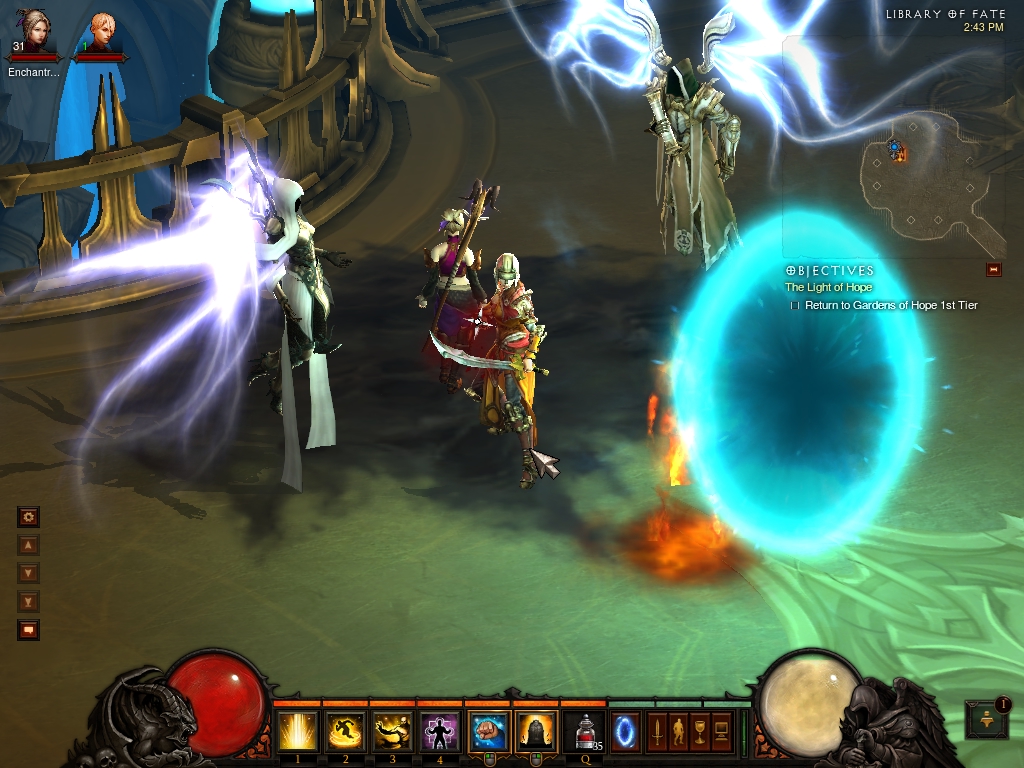Viewport: 1024px width, 768px height.
Task: Activate the purple mantra skill in slot 4
Action: 439,732
